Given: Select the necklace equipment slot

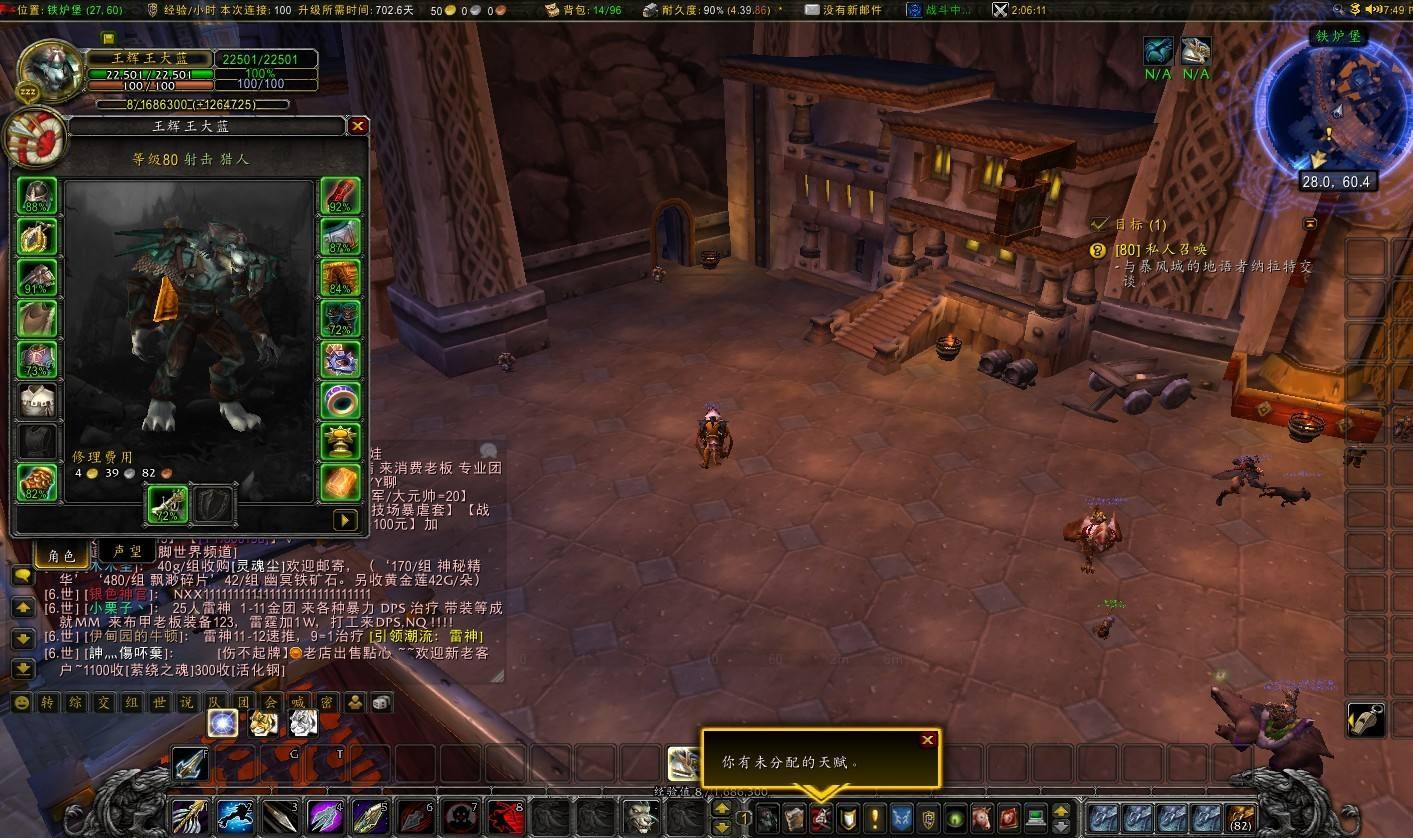Looking at the screenshot, I should click(37, 237).
